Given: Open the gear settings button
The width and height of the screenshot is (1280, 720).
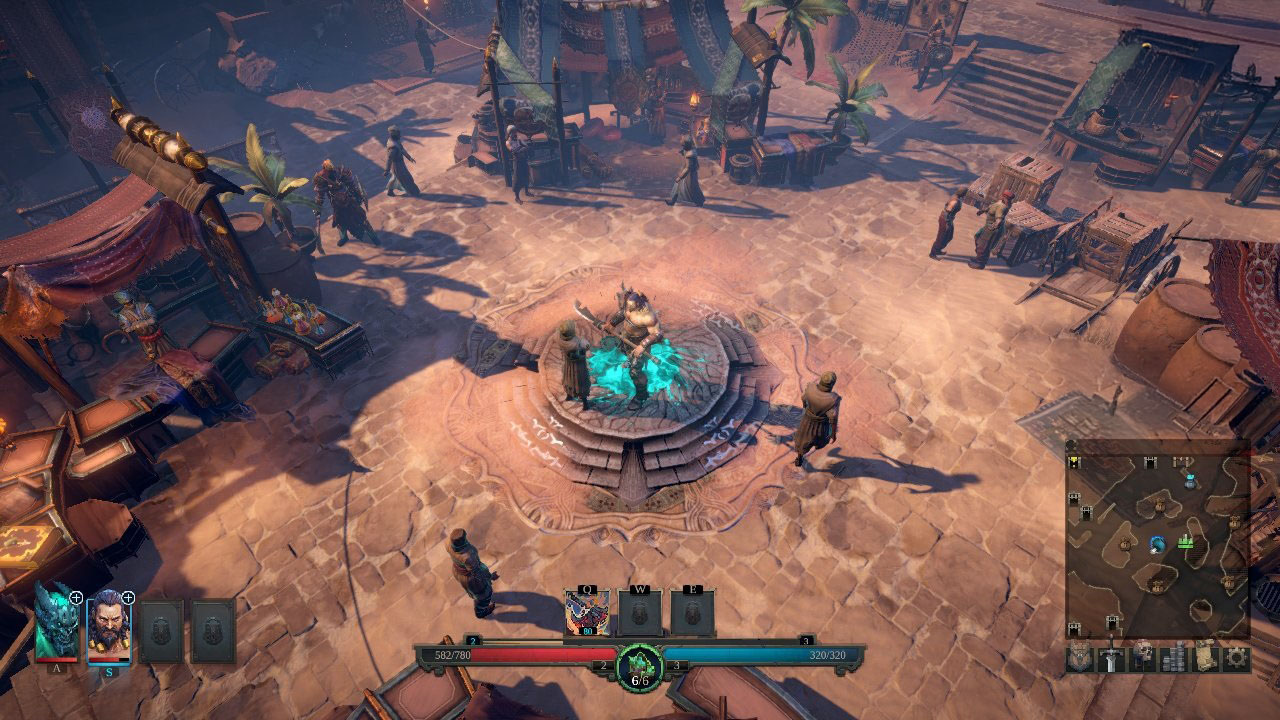Looking at the screenshot, I should [1236, 657].
